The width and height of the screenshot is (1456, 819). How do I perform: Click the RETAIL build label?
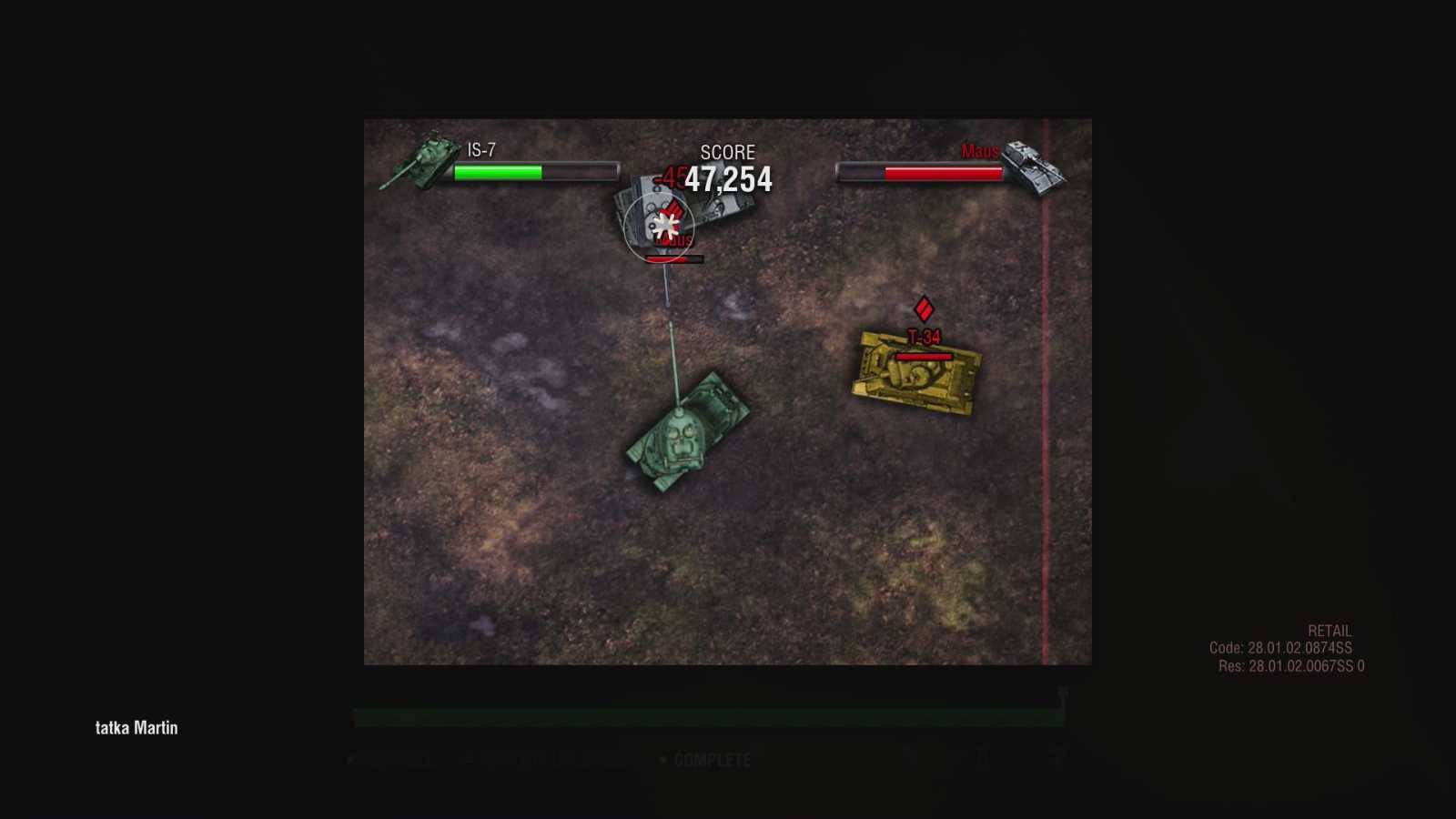pos(1330,630)
